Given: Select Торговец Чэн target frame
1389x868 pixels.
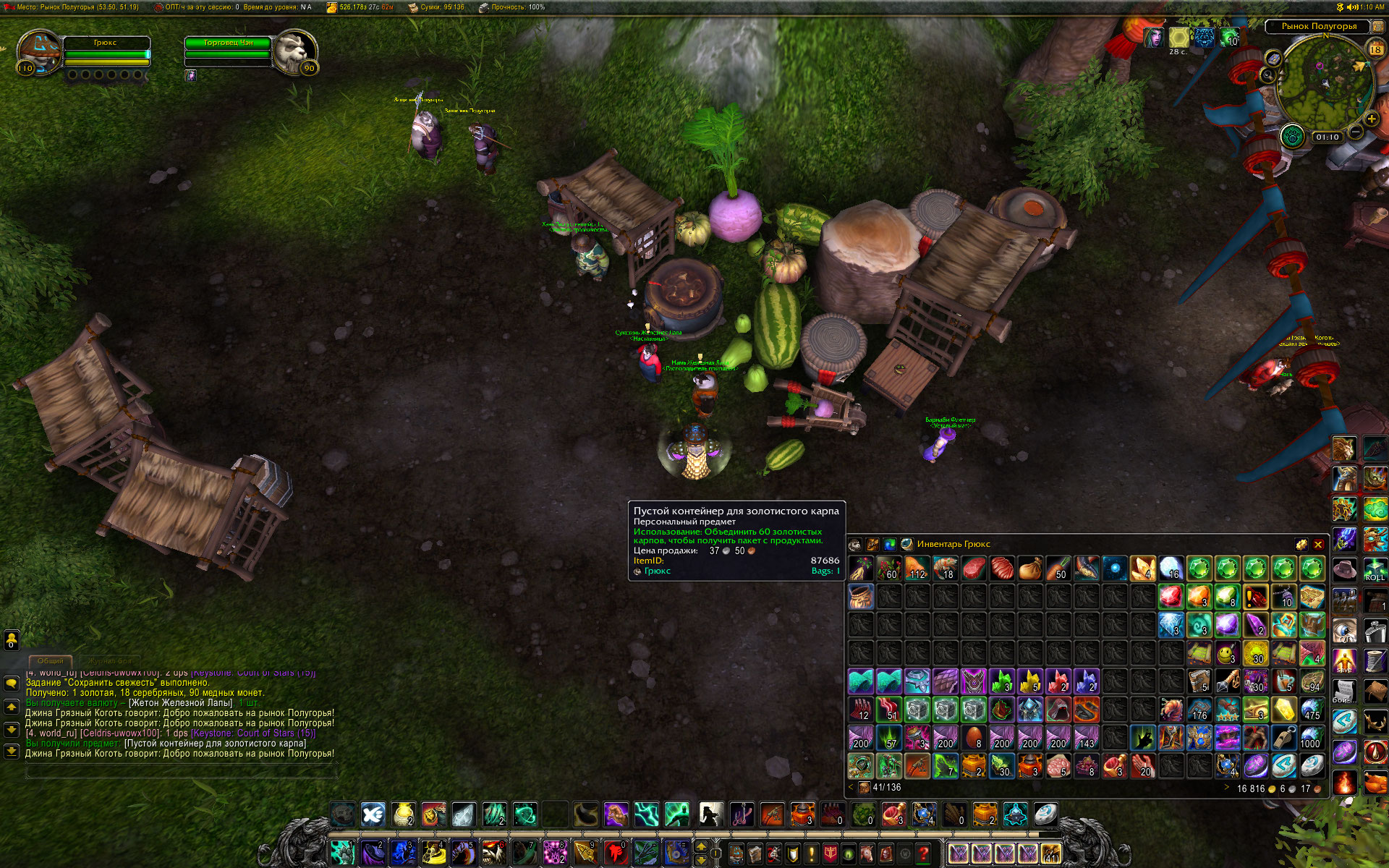Looking at the screenshot, I should point(228,43).
